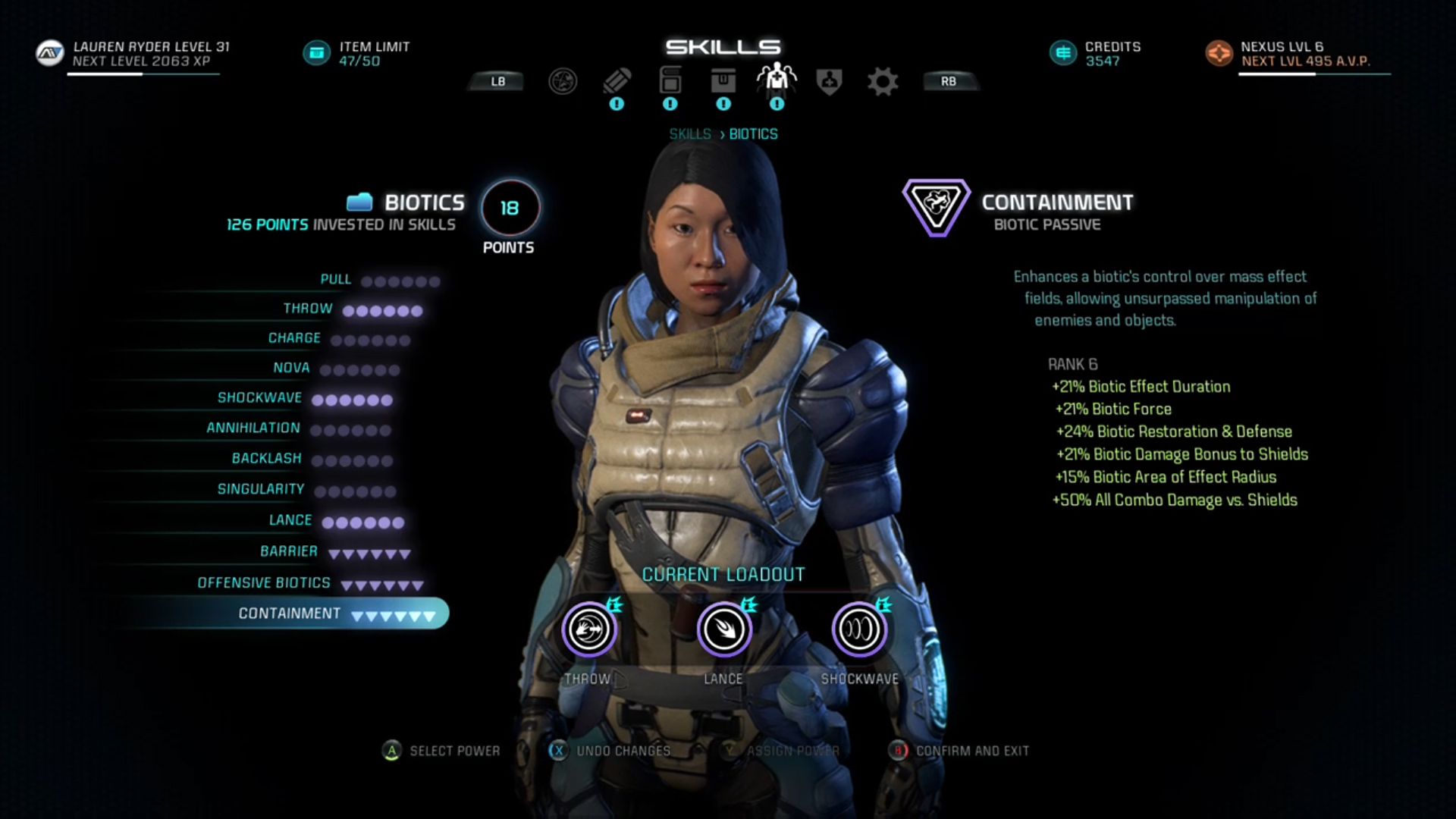Viewport: 1456px width, 819px height.
Task: Choose the Barrier passive skill
Action: pyautogui.click(x=289, y=551)
